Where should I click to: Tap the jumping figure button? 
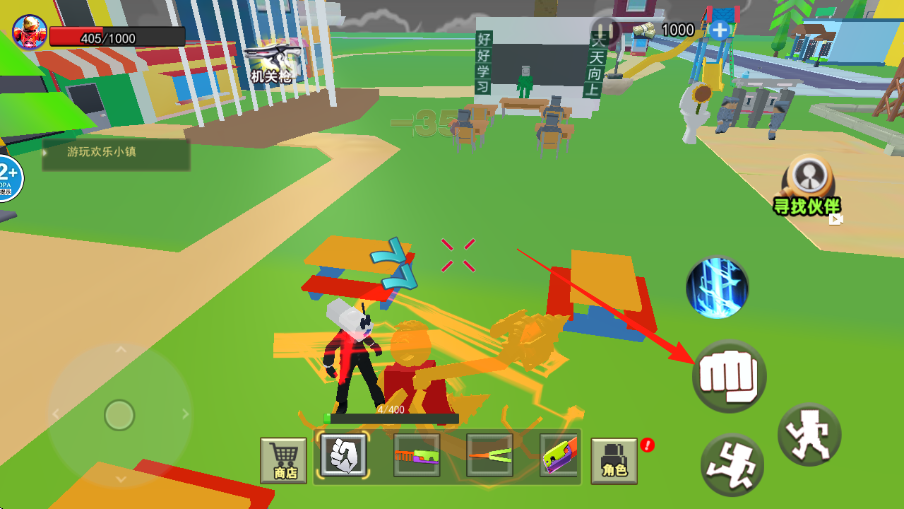(x=809, y=433)
